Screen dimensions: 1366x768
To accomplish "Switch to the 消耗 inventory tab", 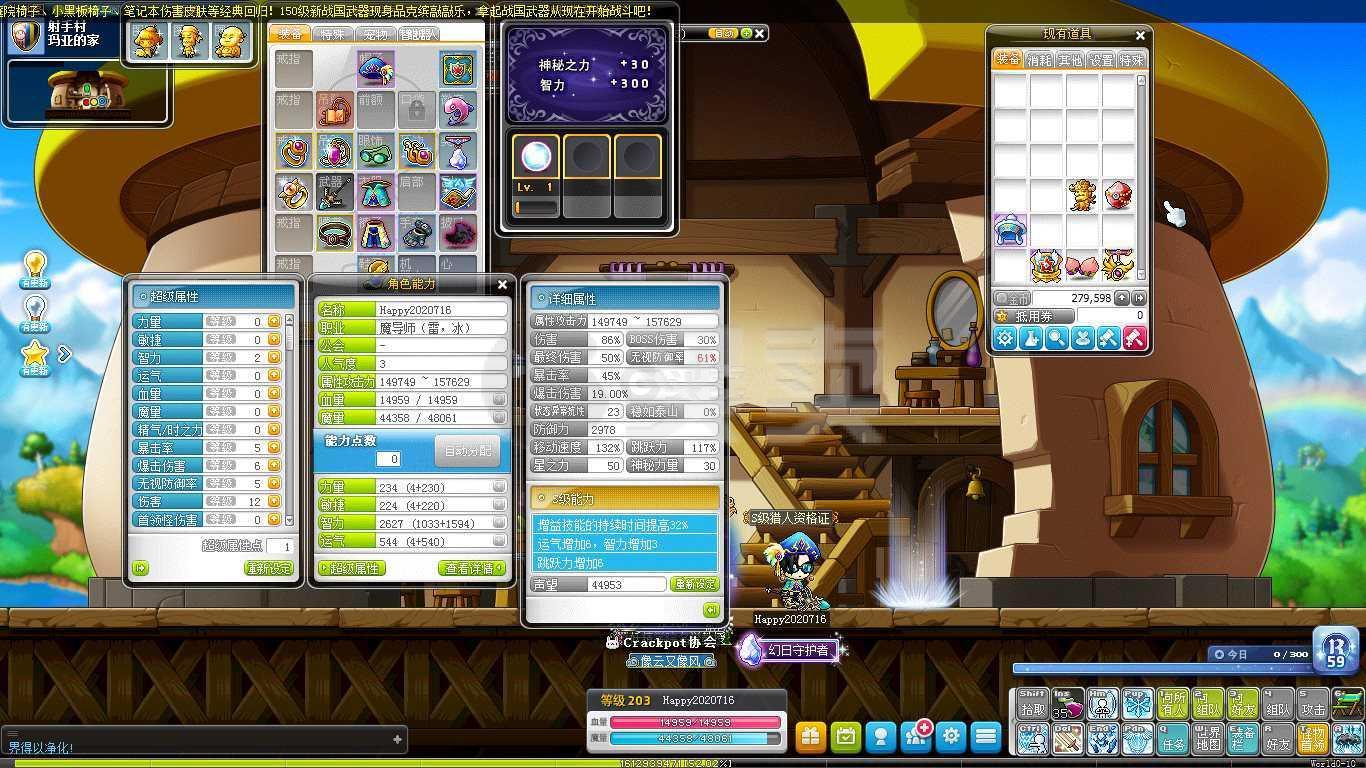I will coord(1039,60).
